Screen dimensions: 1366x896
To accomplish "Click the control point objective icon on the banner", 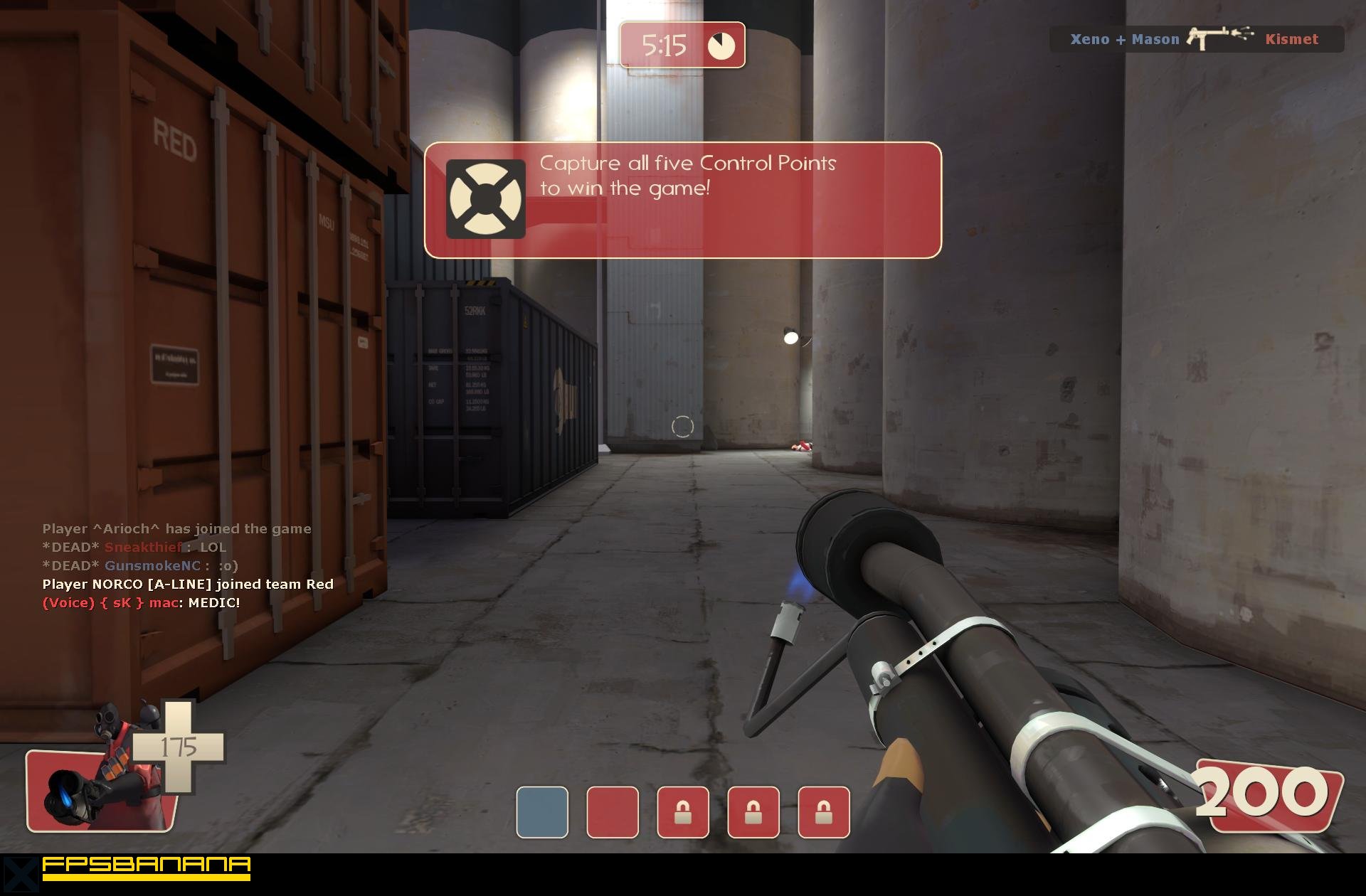I will (485, 197).
